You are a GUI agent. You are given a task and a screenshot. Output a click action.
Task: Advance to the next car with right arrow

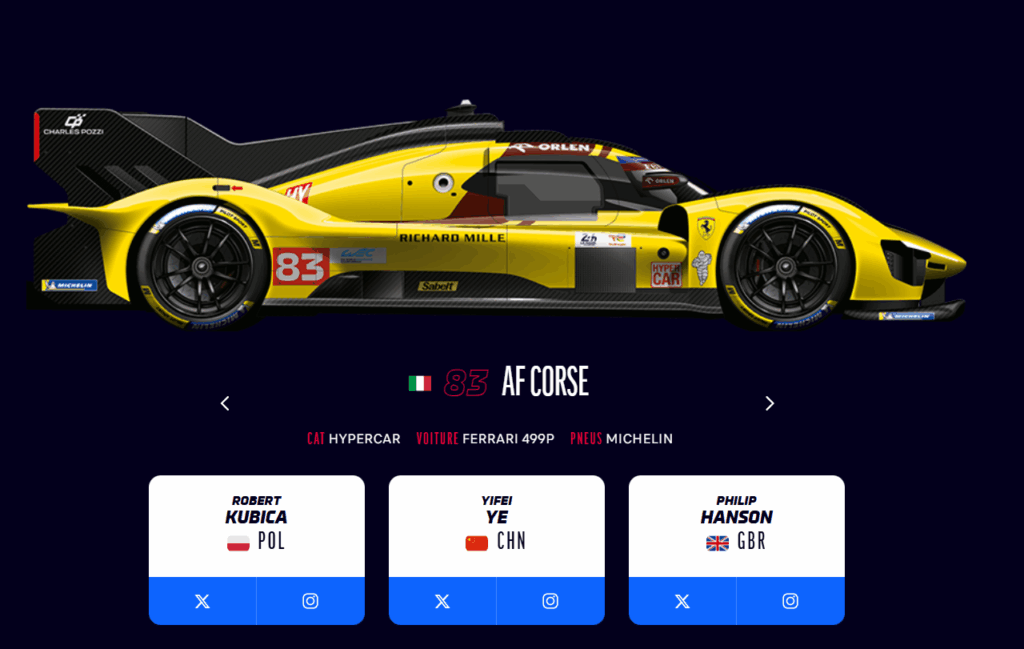[x=769, y=403]
